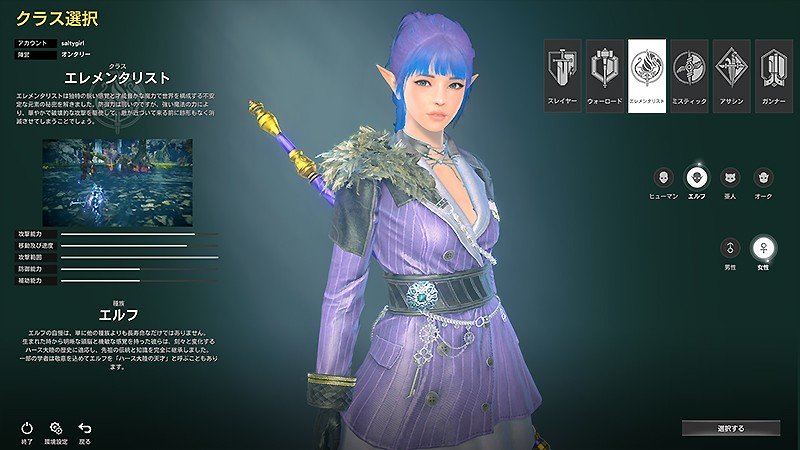Select the Orc (オーク) race icon

coord(763,177)
